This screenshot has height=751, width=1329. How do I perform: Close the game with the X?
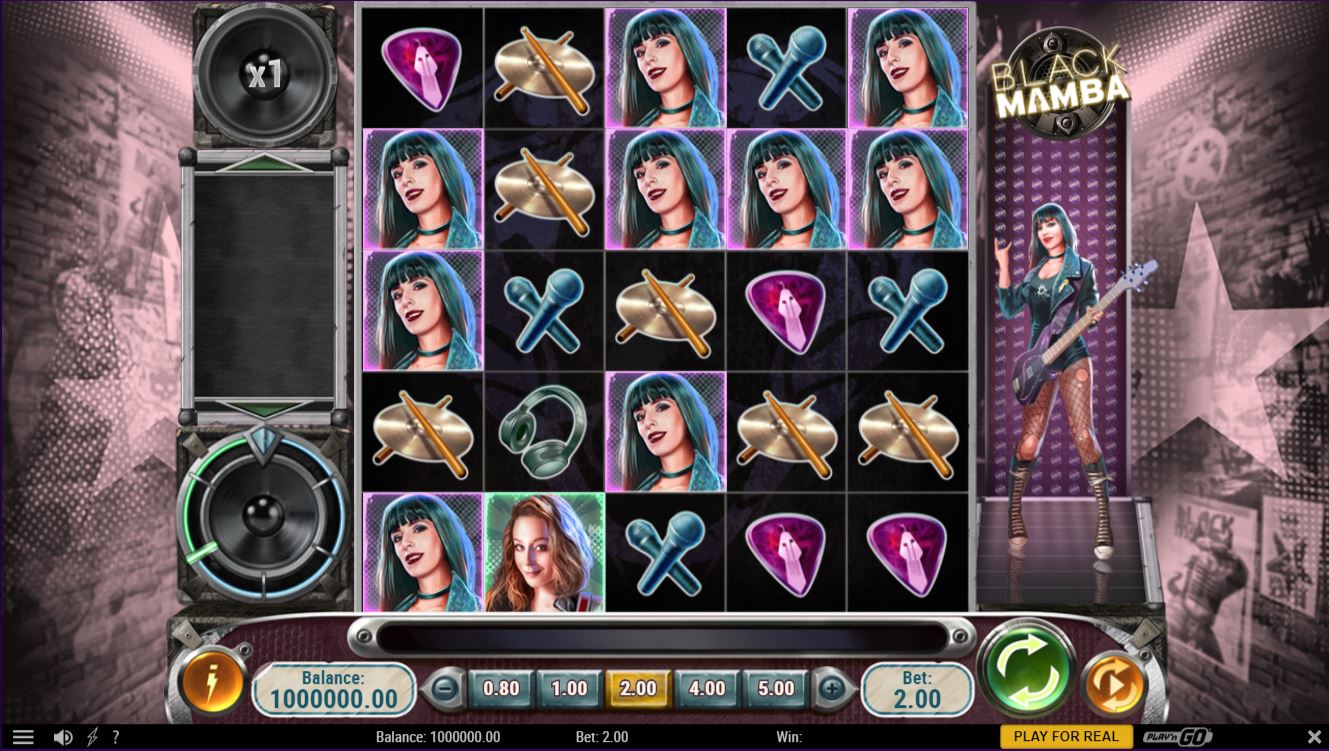pyautogui.click(x=1314, y=737)
